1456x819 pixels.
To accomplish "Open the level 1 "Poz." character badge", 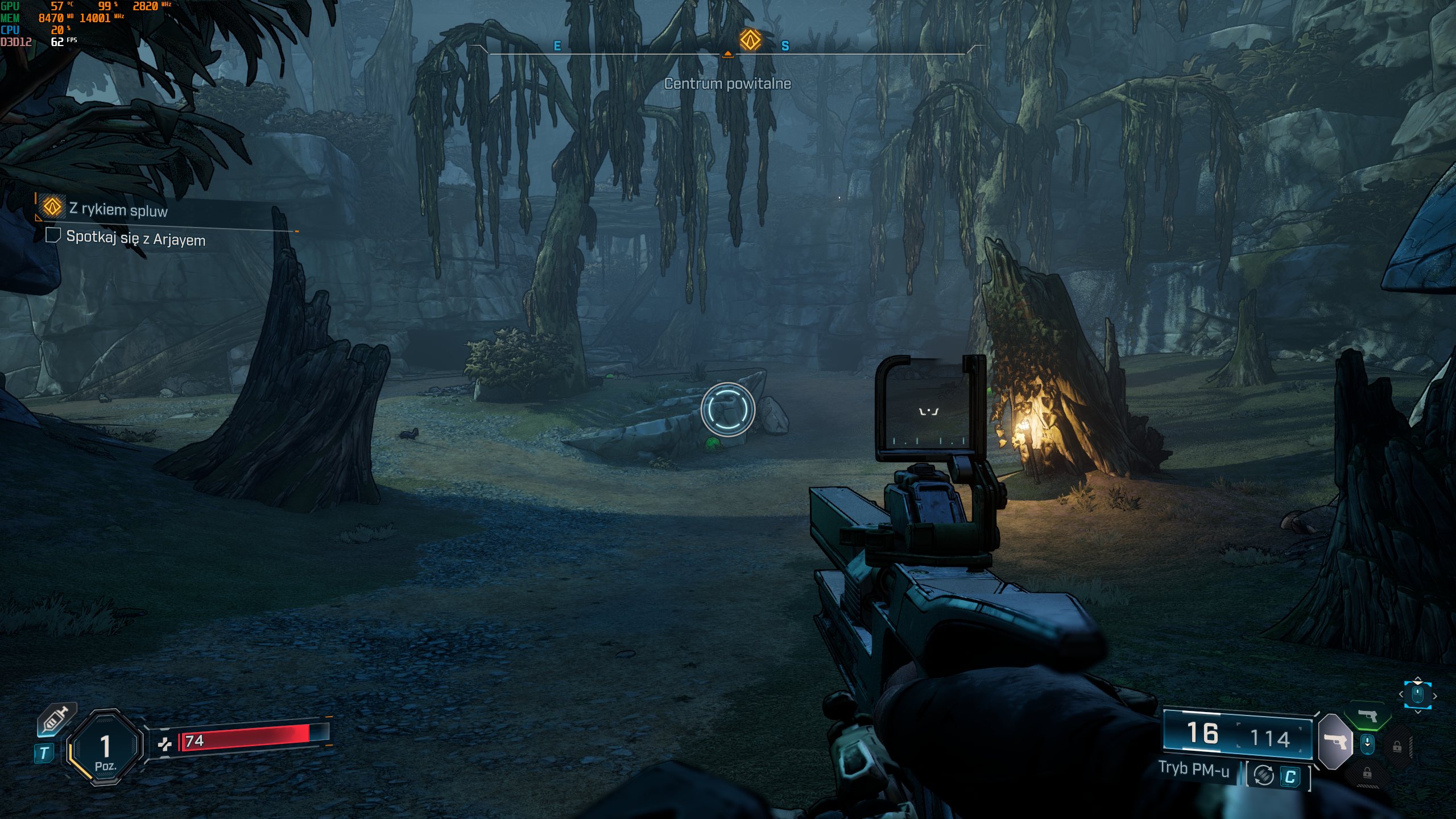I will [105, 747].
